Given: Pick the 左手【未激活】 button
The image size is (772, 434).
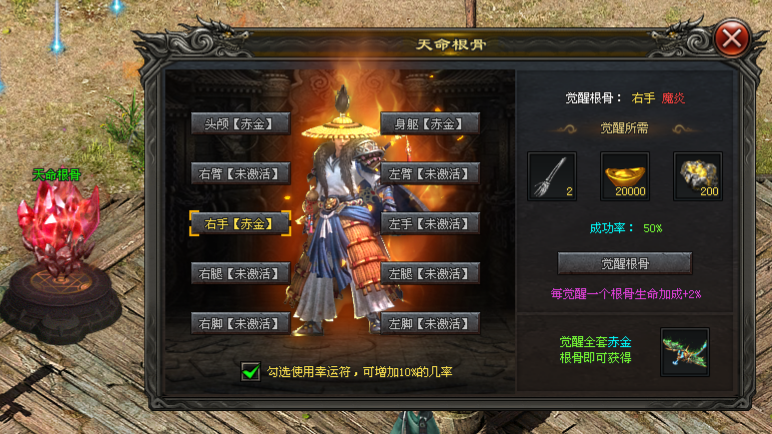Looking at the screenshot, I should pos(430,223).
